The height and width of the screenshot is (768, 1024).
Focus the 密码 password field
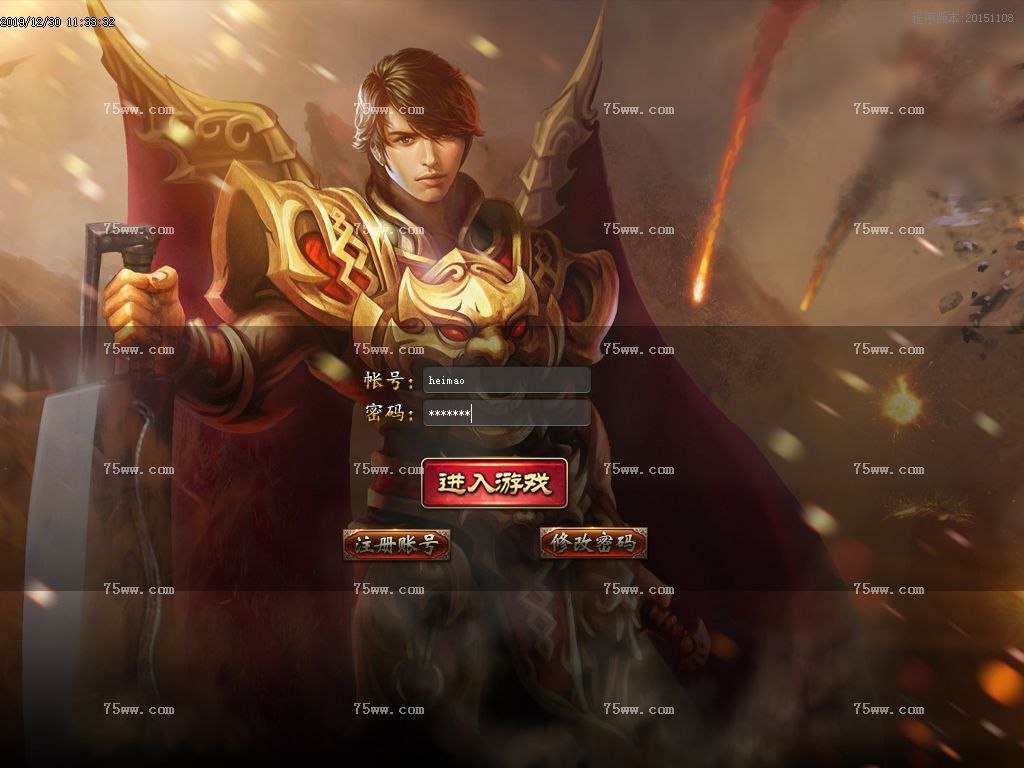(506, 413)
